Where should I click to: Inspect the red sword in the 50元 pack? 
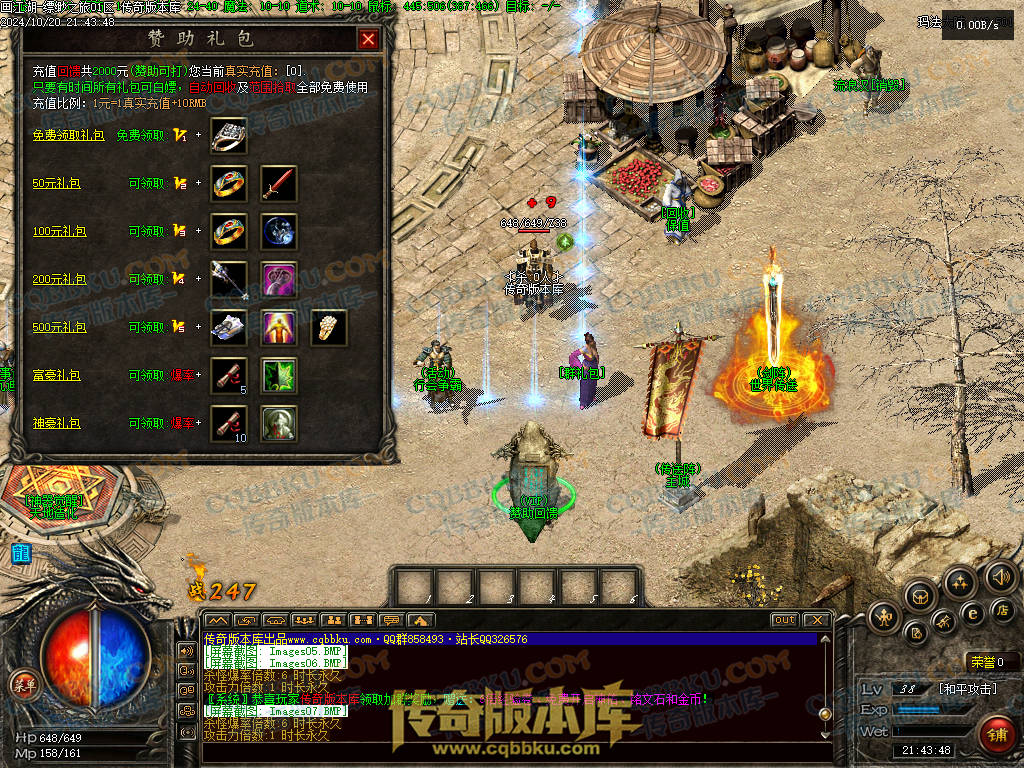(279, 183)
